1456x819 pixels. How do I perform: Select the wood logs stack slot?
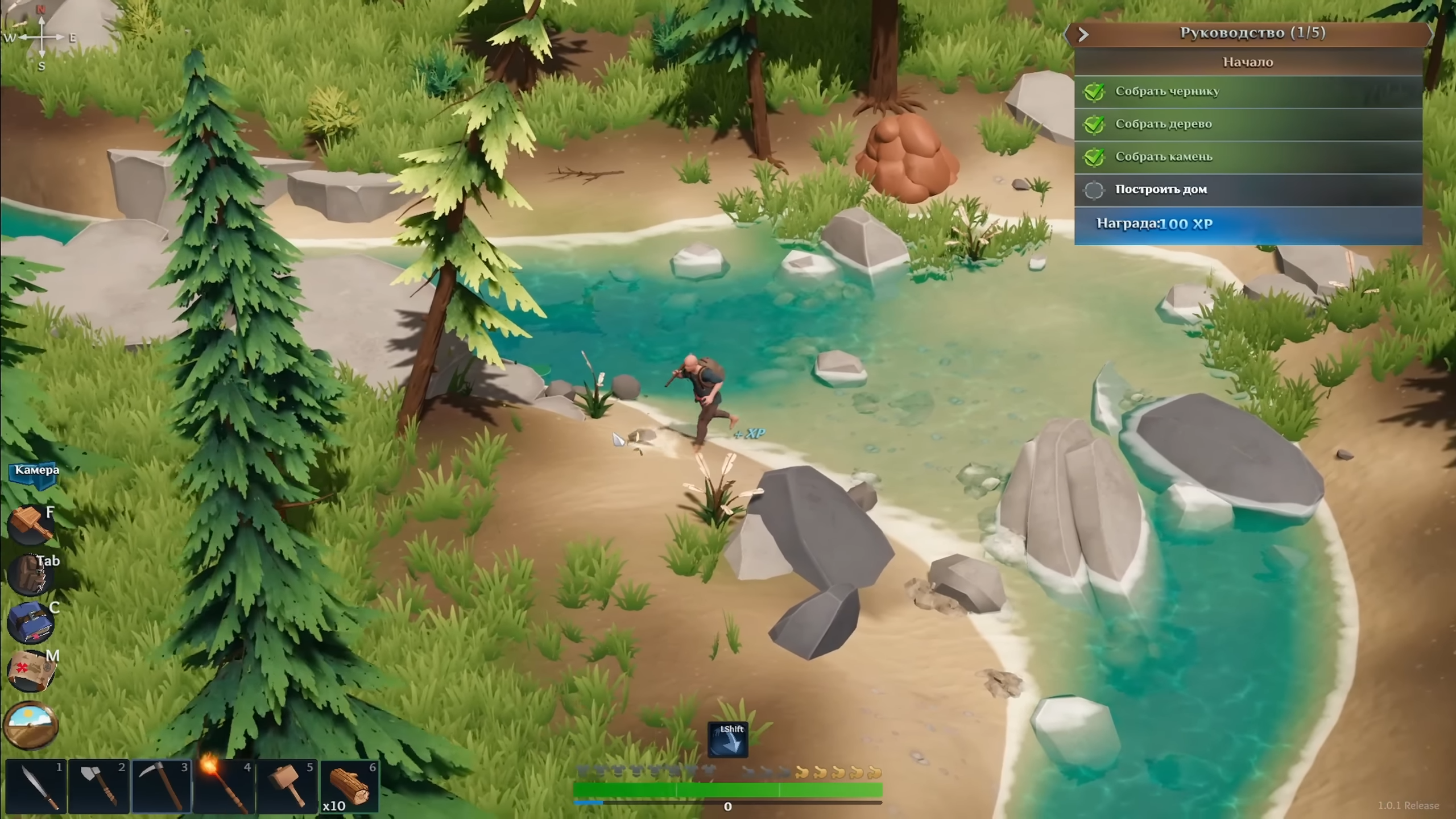click(x=350, y=787)
